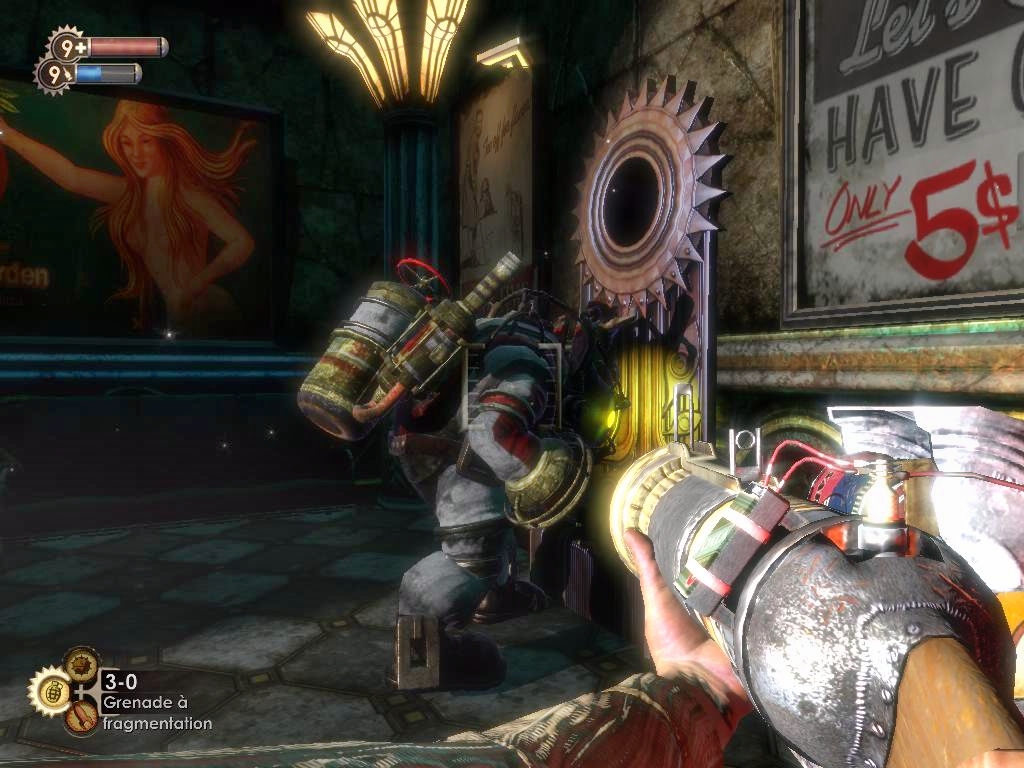
Task: Switch to the proximity mine ammo icon
Action: pos(81,663)
